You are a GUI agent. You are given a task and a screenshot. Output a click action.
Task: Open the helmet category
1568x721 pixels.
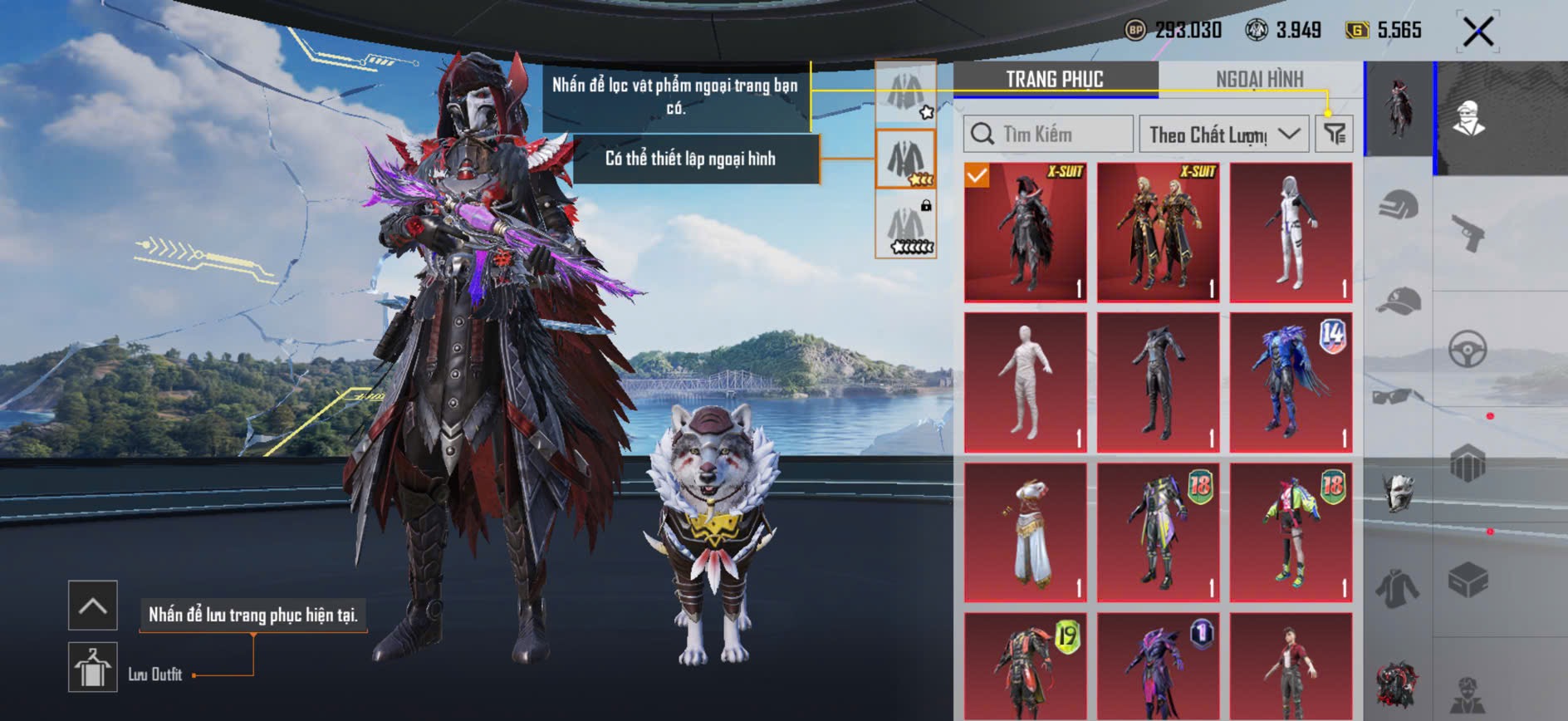1399,204
